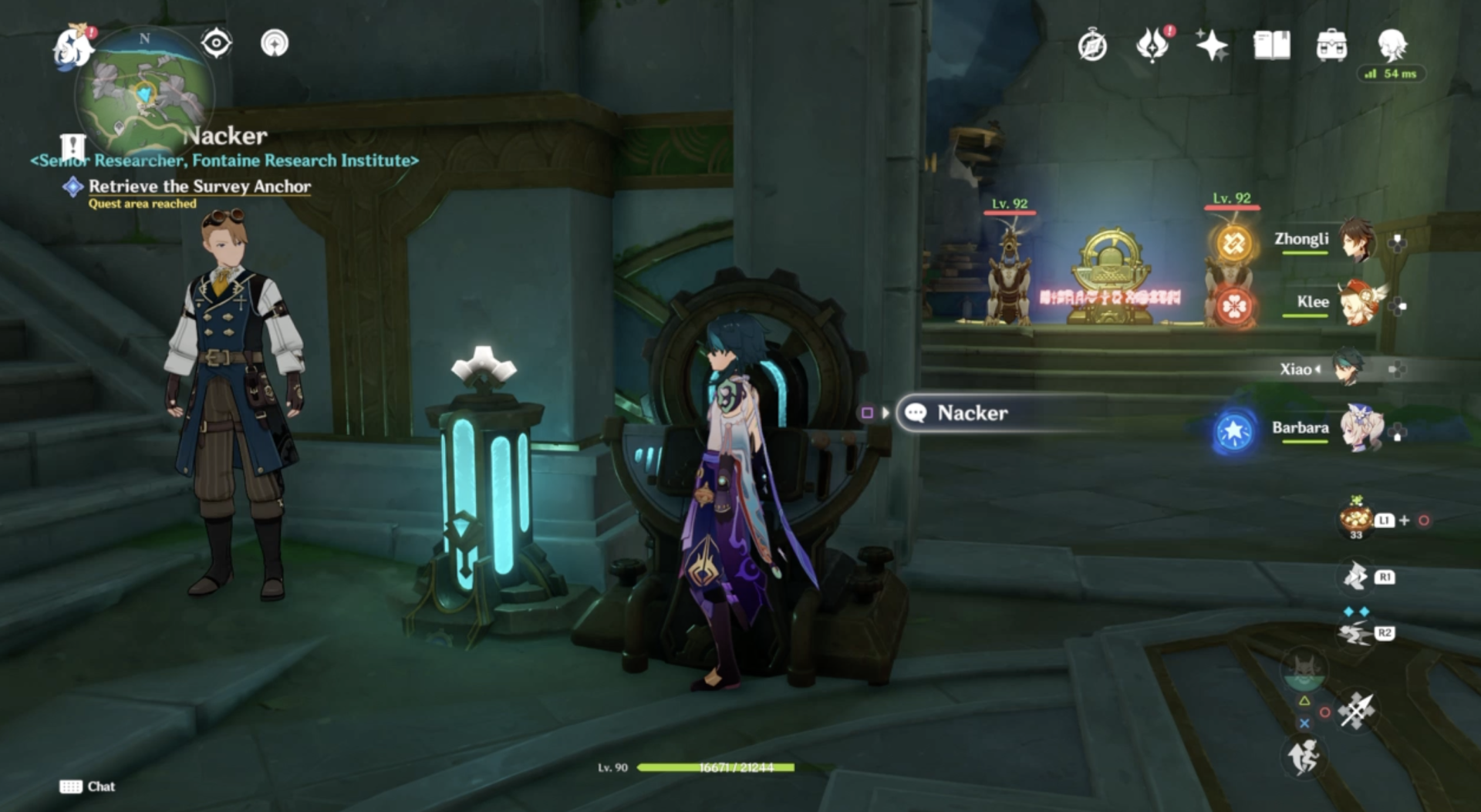Open the minimap
The width and height of the screenshot is (1481, 812).
pyautogui.click(x=144, y=93)
